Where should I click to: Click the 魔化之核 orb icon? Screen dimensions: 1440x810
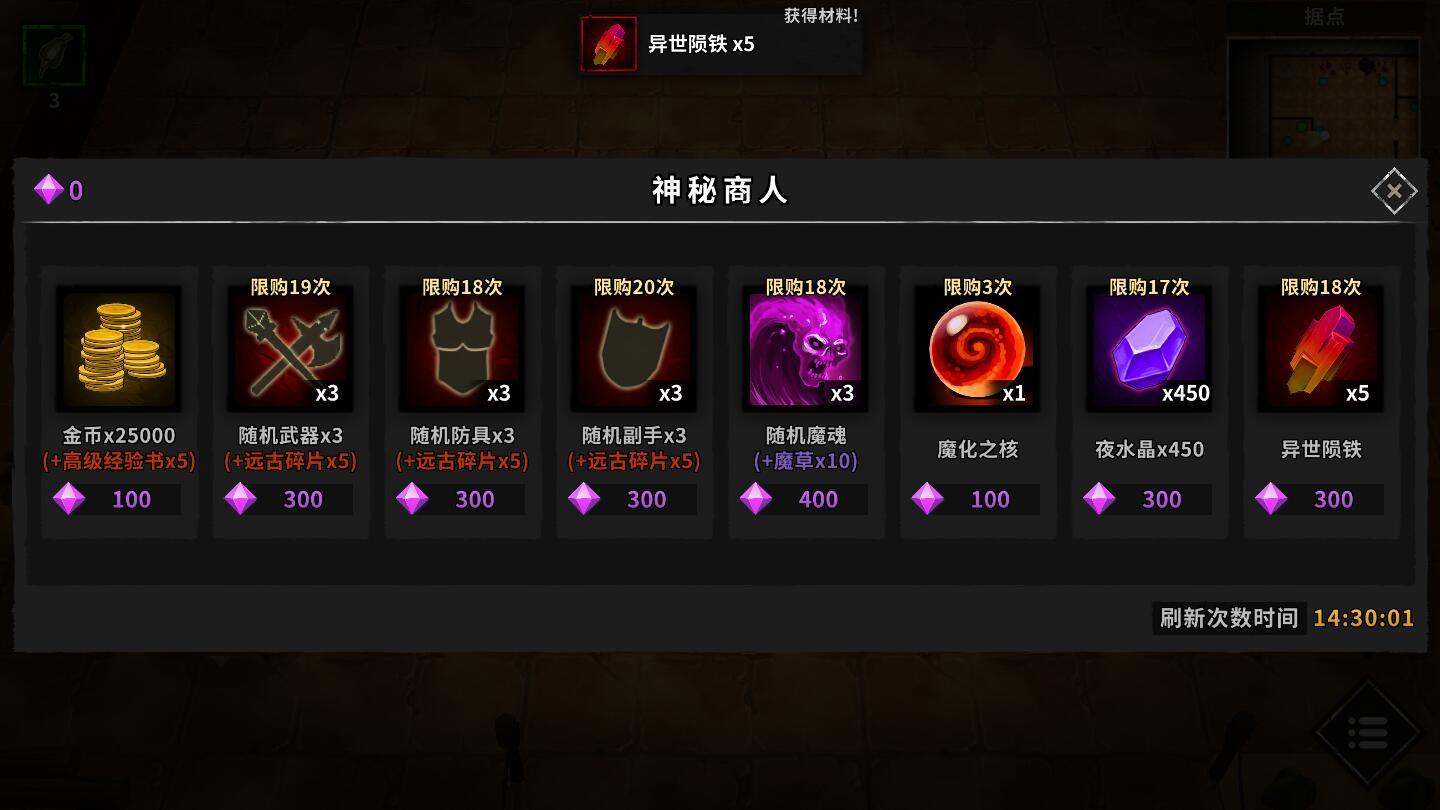coord(977,348)
